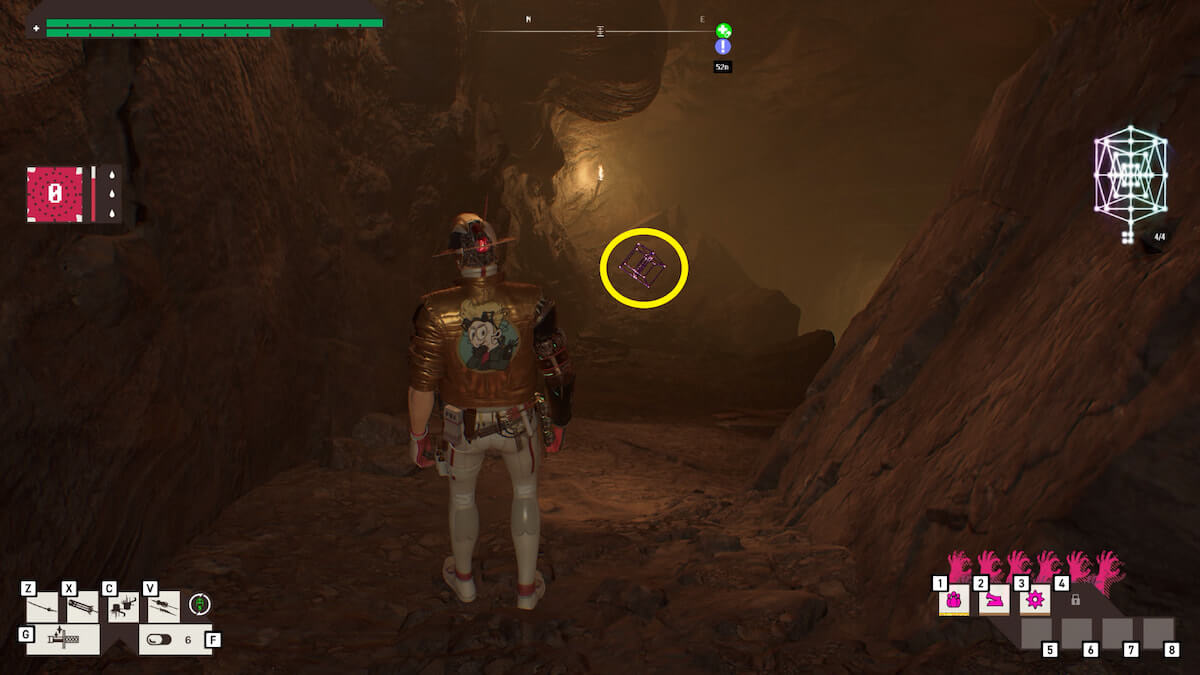Choose the C hotbar item
This screenshot has height=675, width=1200.
point(123,607)
